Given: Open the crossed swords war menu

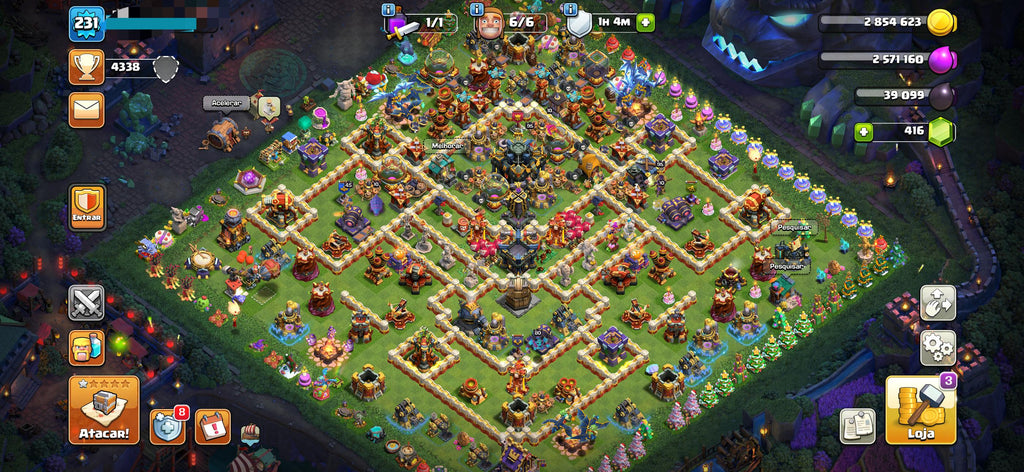Looking at the screenshot, I should [x=87, y=302].
